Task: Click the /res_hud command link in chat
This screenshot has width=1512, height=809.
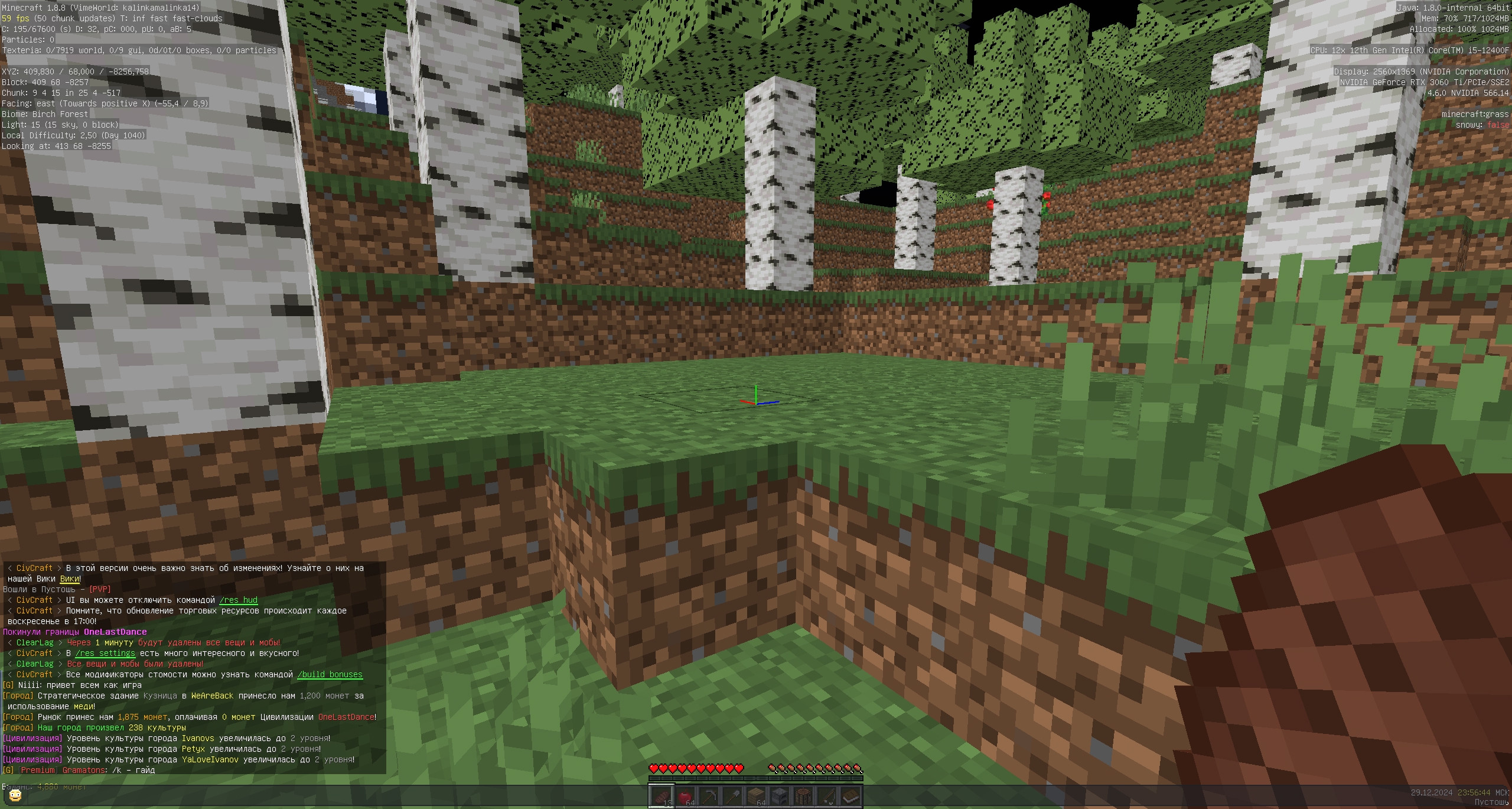Action: (239, 600)
